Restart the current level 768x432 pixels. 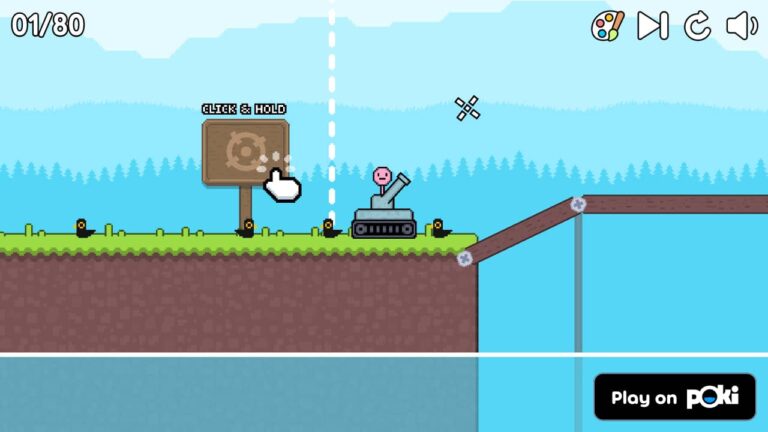[697, 25]
